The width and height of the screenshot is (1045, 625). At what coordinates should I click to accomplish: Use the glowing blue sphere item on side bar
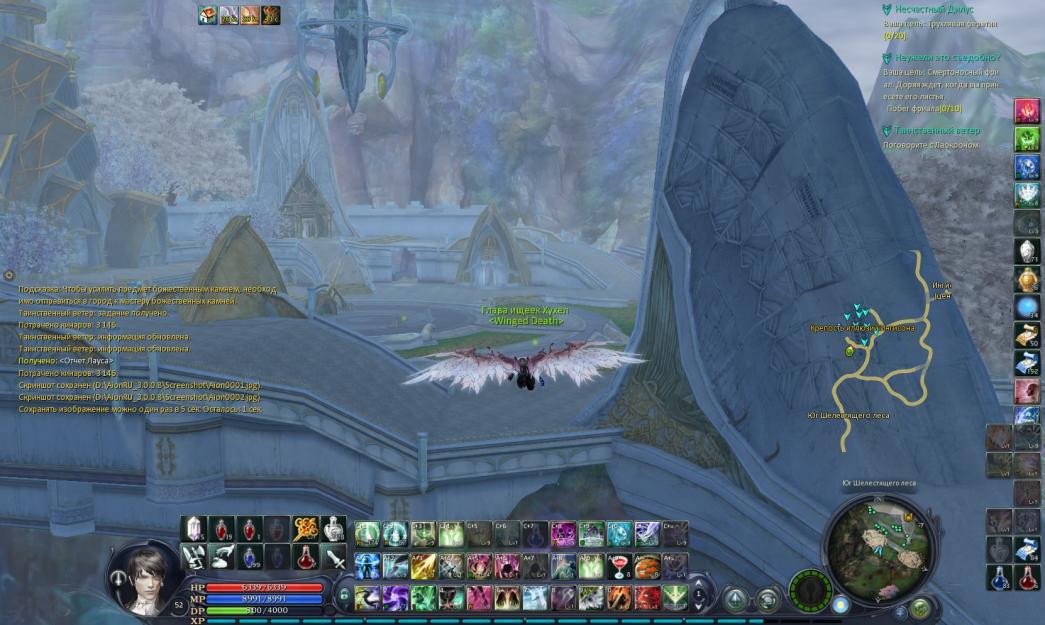click(x=1027, y=306)
